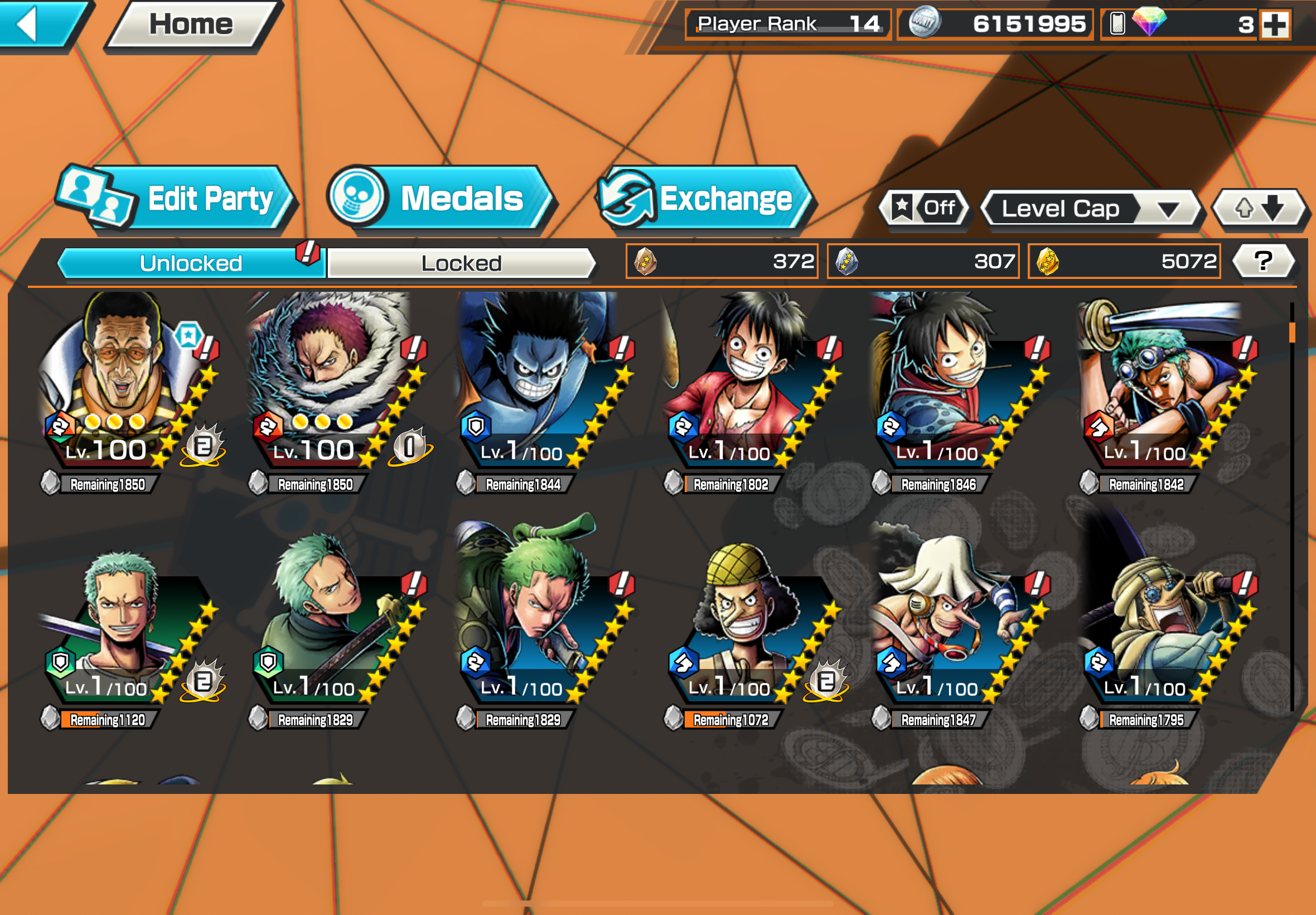Return to the Home screen
This screenshot has height=915, width=1316.
click(191, 24)
